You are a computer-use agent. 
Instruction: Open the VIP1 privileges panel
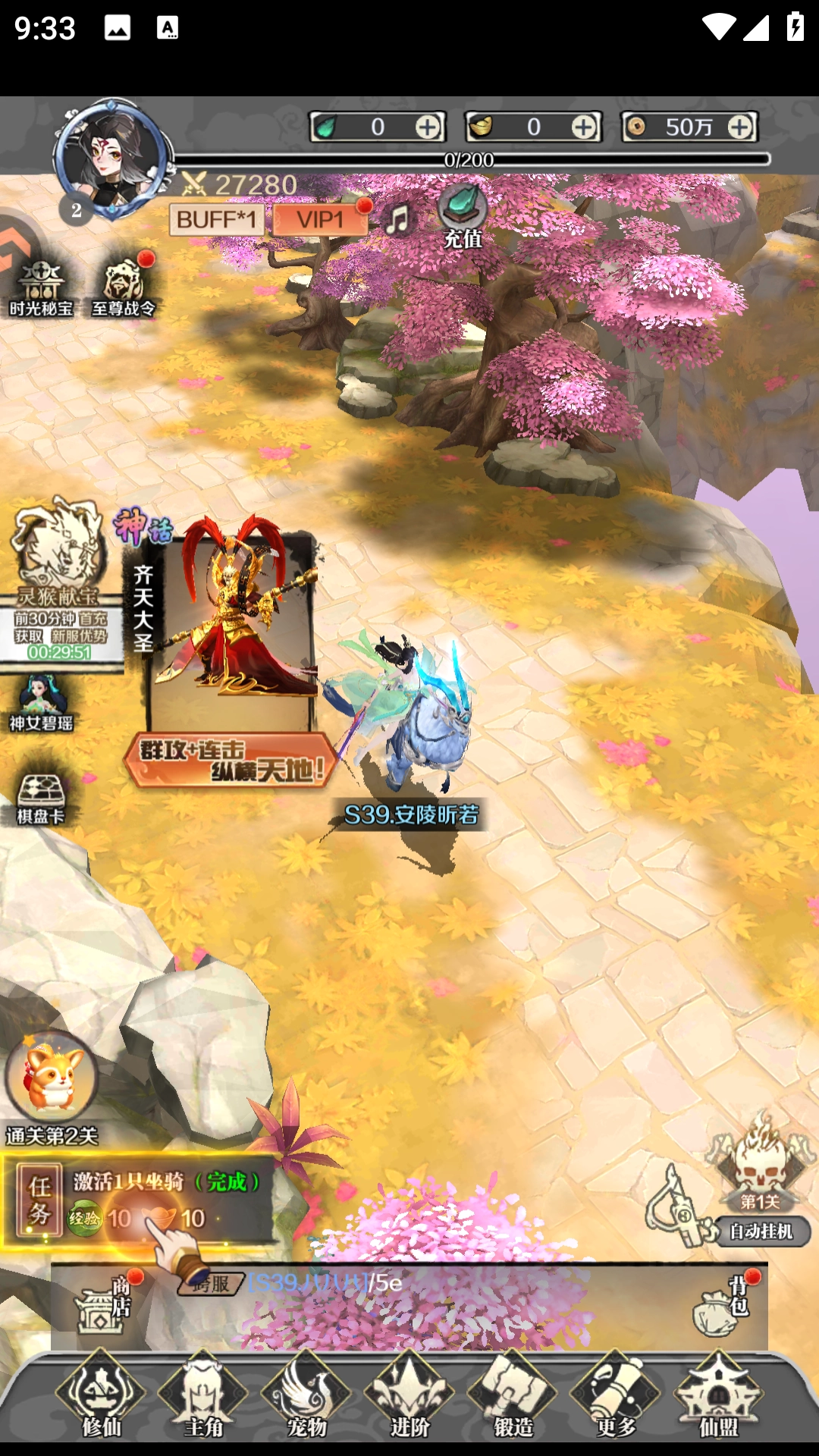(319, 220)
